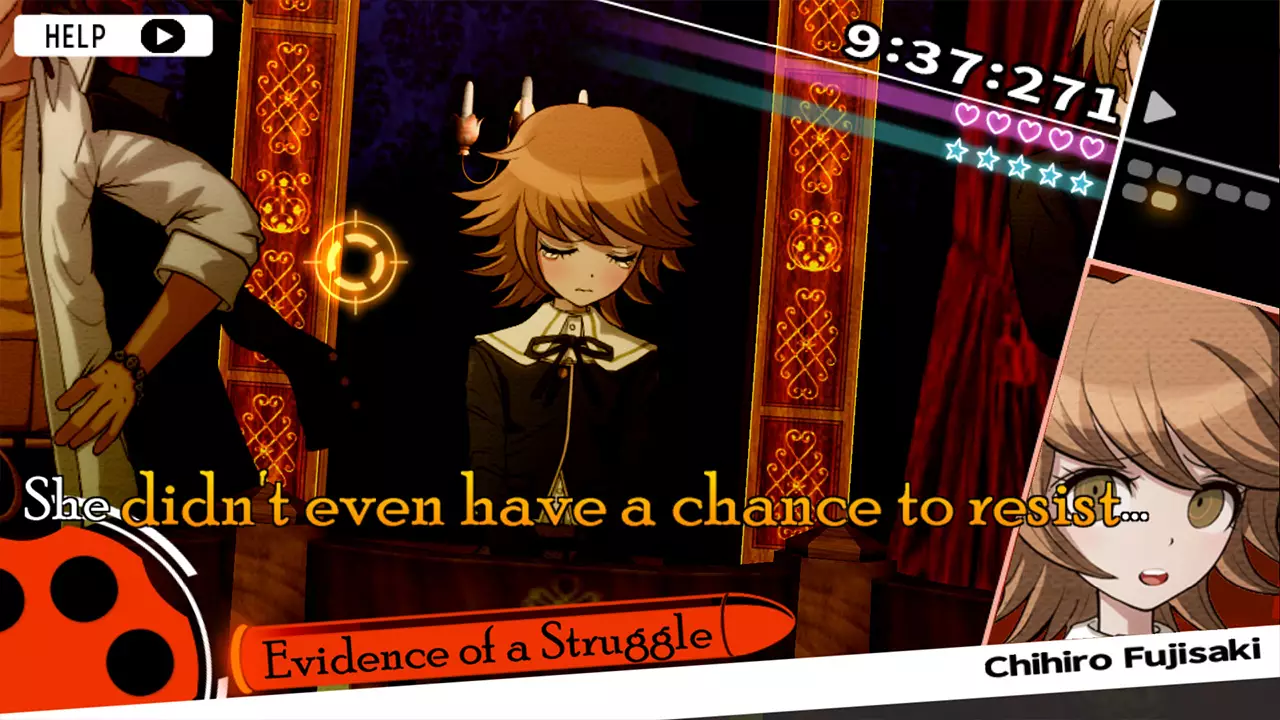Select the targeting reticle crosshair
The image size is (1280, 720).
355,262
